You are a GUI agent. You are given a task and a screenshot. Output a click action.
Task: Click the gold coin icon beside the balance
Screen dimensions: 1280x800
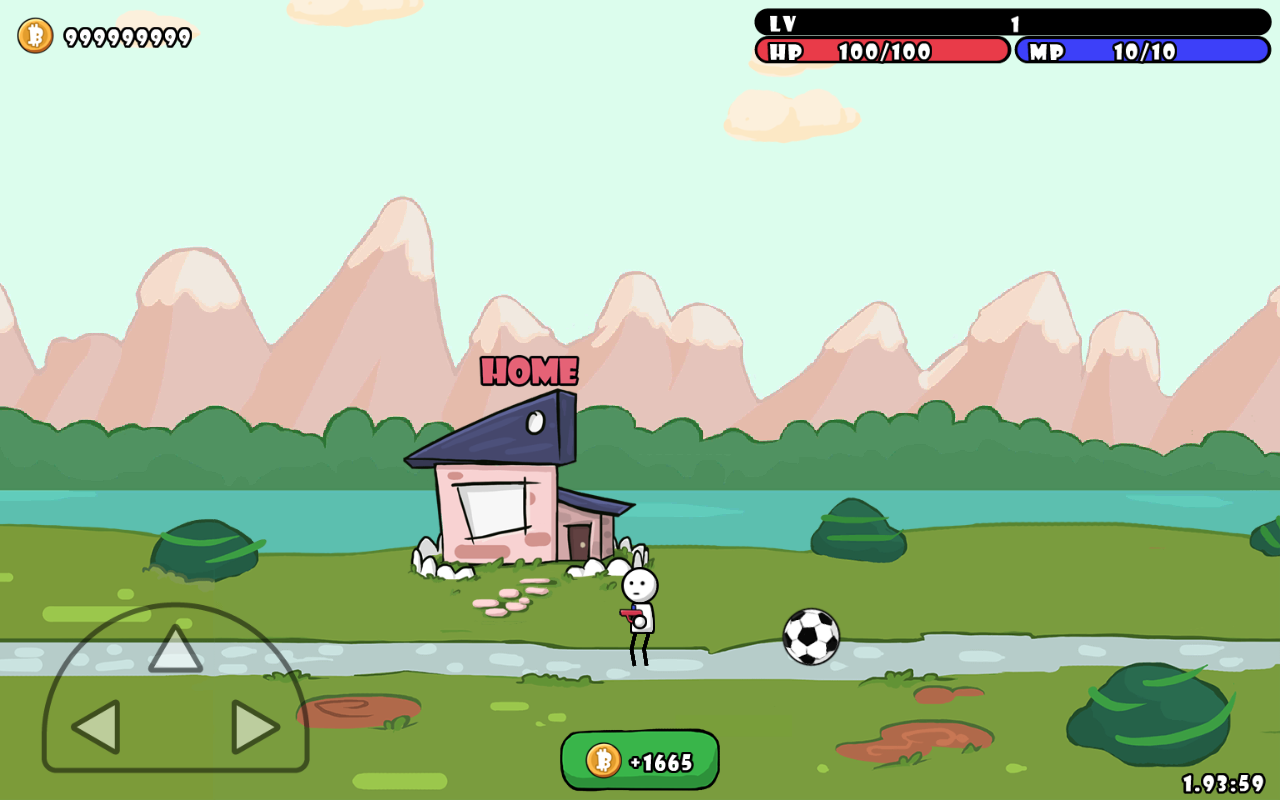[35, 36]
